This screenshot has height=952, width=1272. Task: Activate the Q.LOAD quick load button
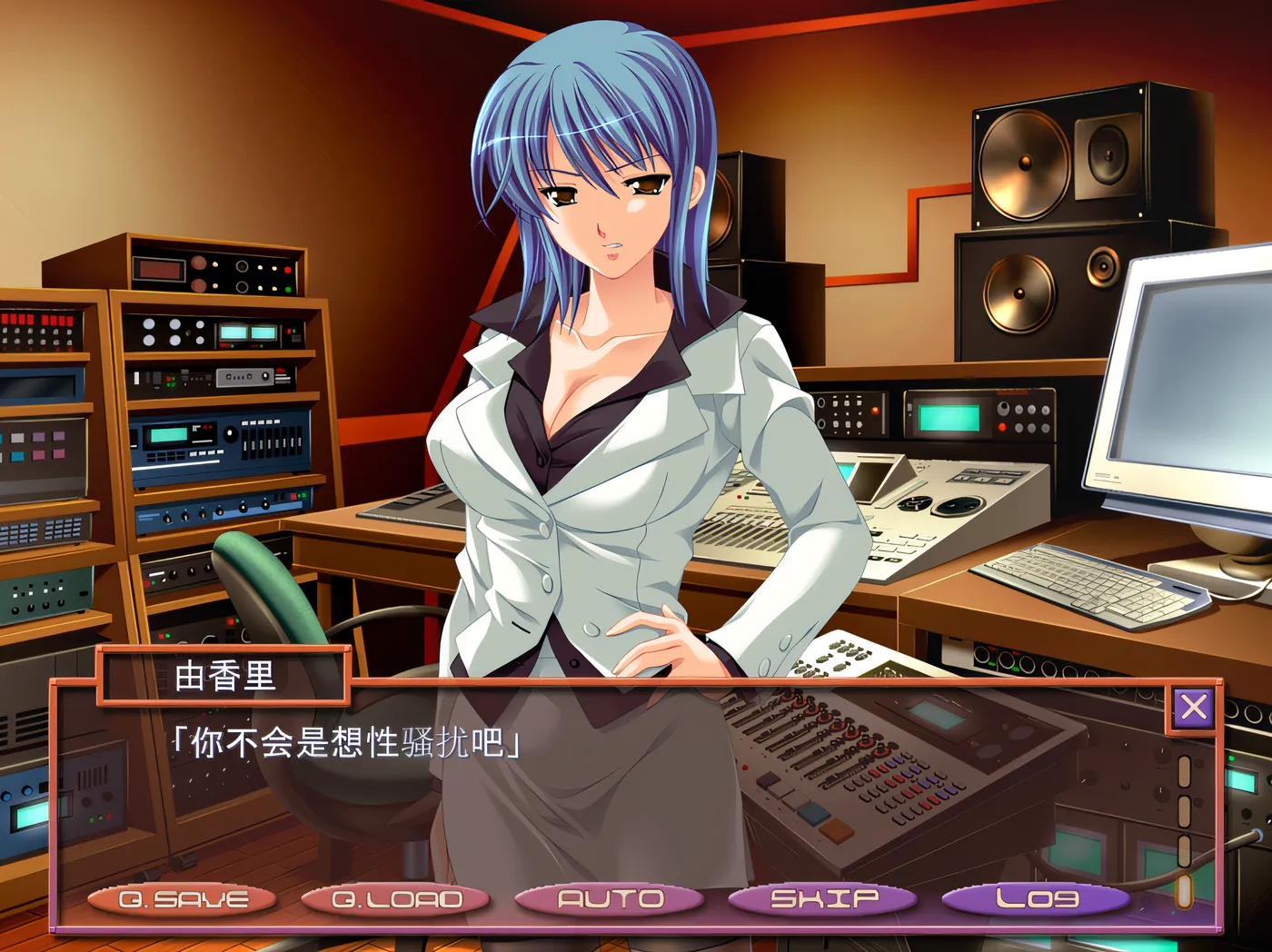click(396, 899)
